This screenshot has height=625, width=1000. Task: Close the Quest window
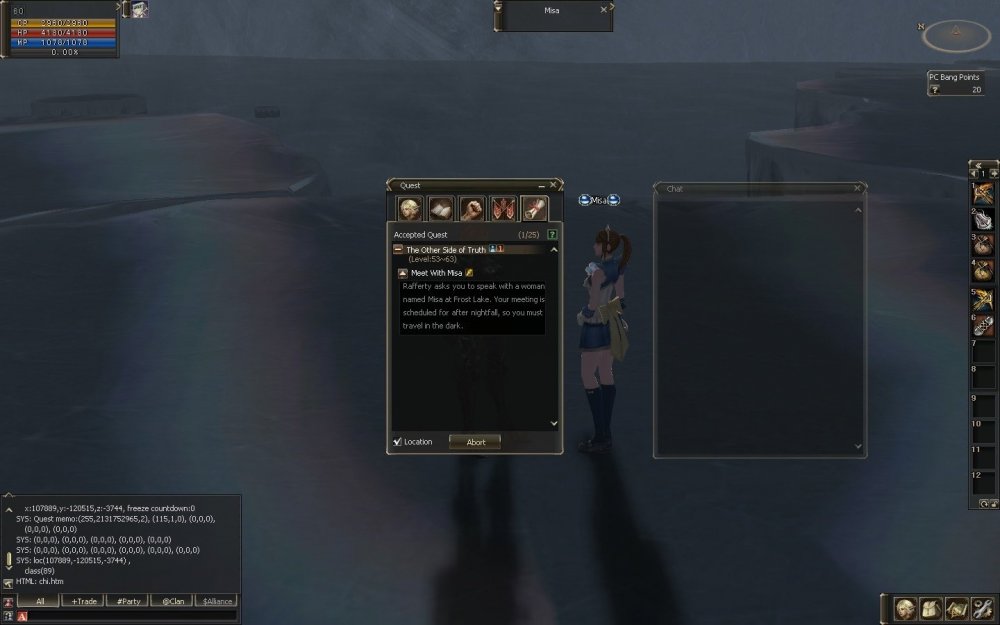[553, 185]
